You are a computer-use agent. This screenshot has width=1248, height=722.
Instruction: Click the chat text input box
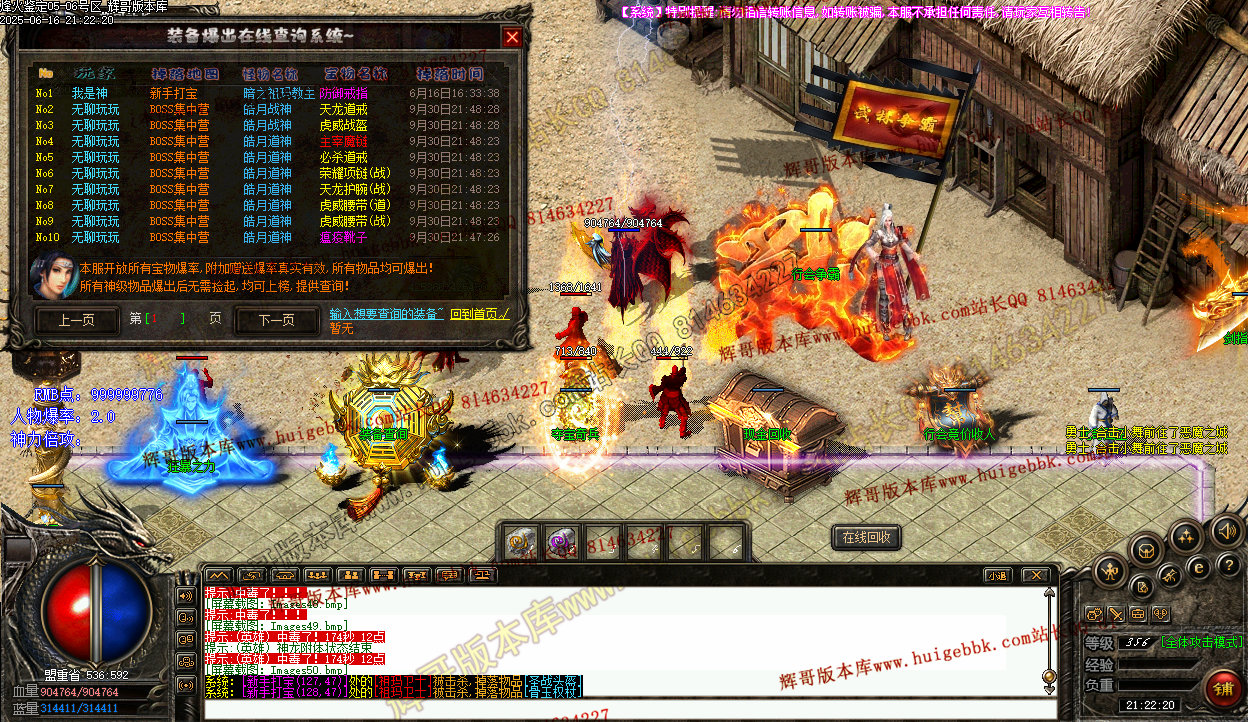coord(620,709)
